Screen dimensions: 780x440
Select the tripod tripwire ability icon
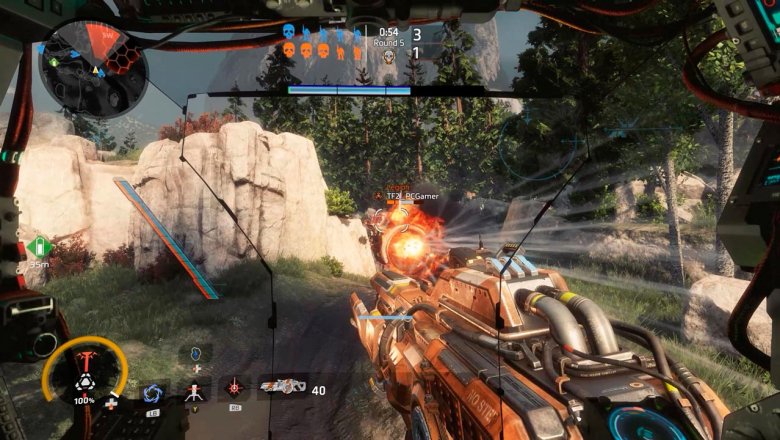194,390
